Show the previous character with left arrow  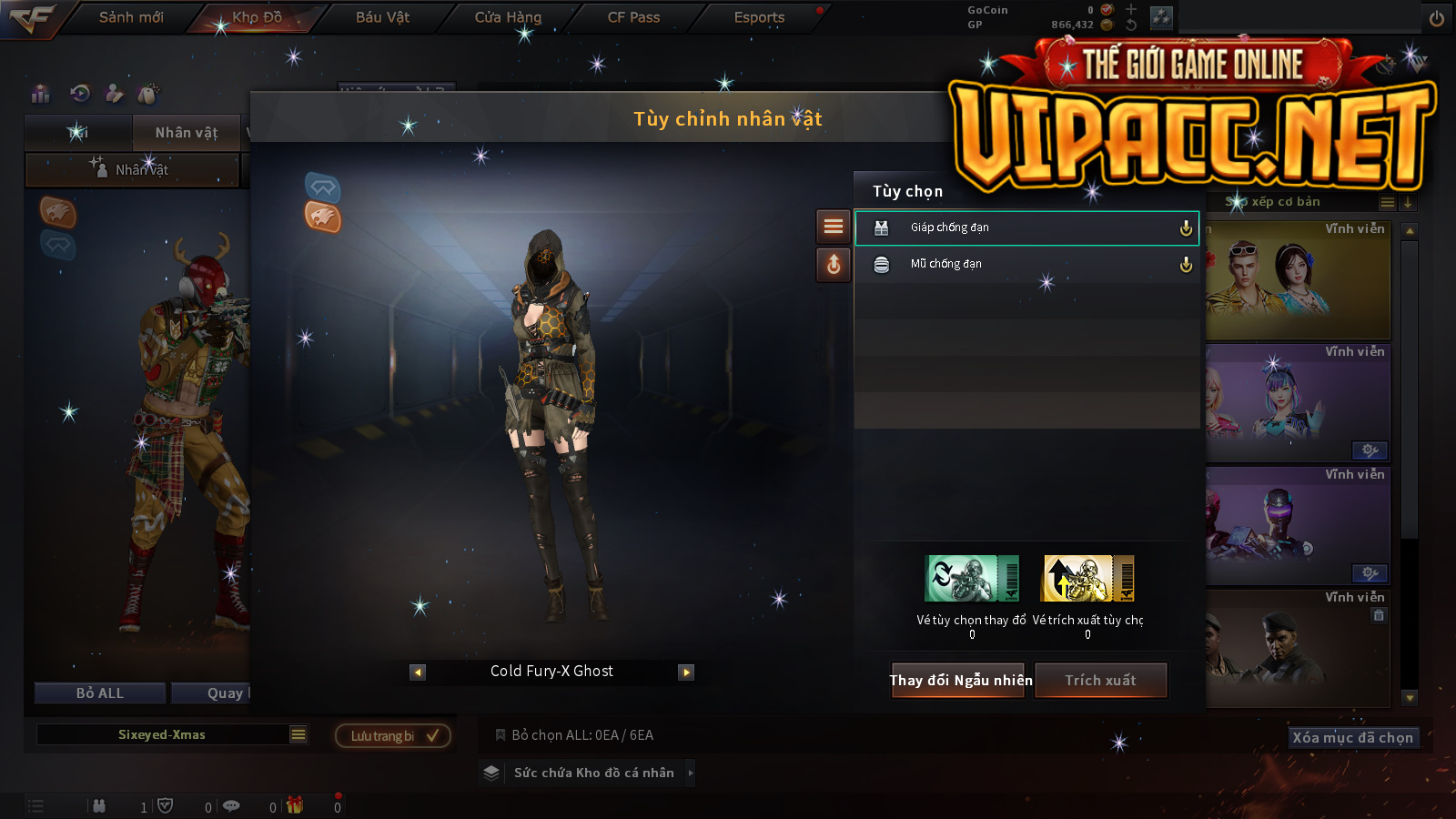coord(418,672)
